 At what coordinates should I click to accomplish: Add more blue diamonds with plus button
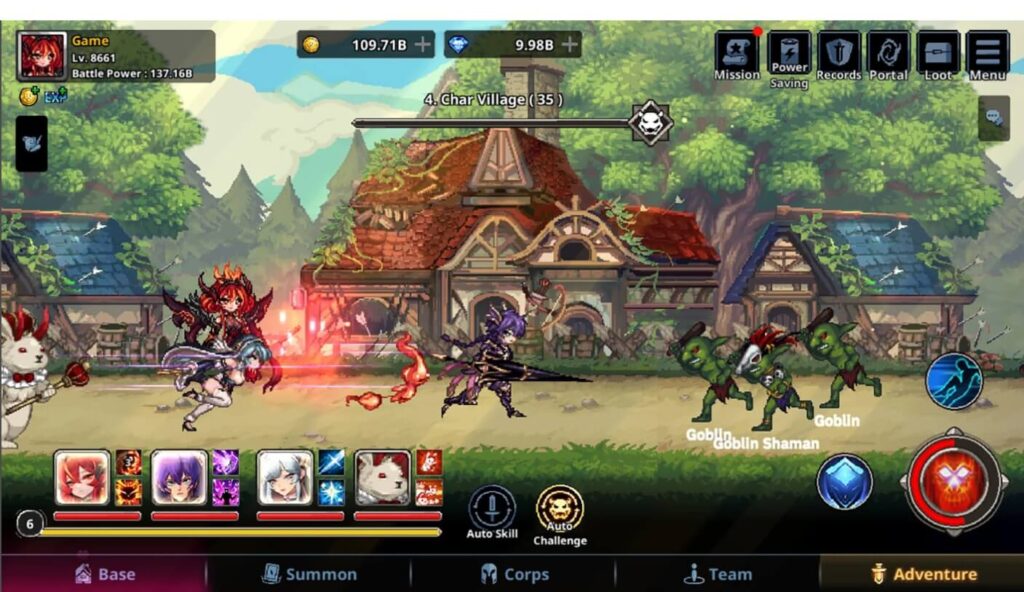click(570, 44)
